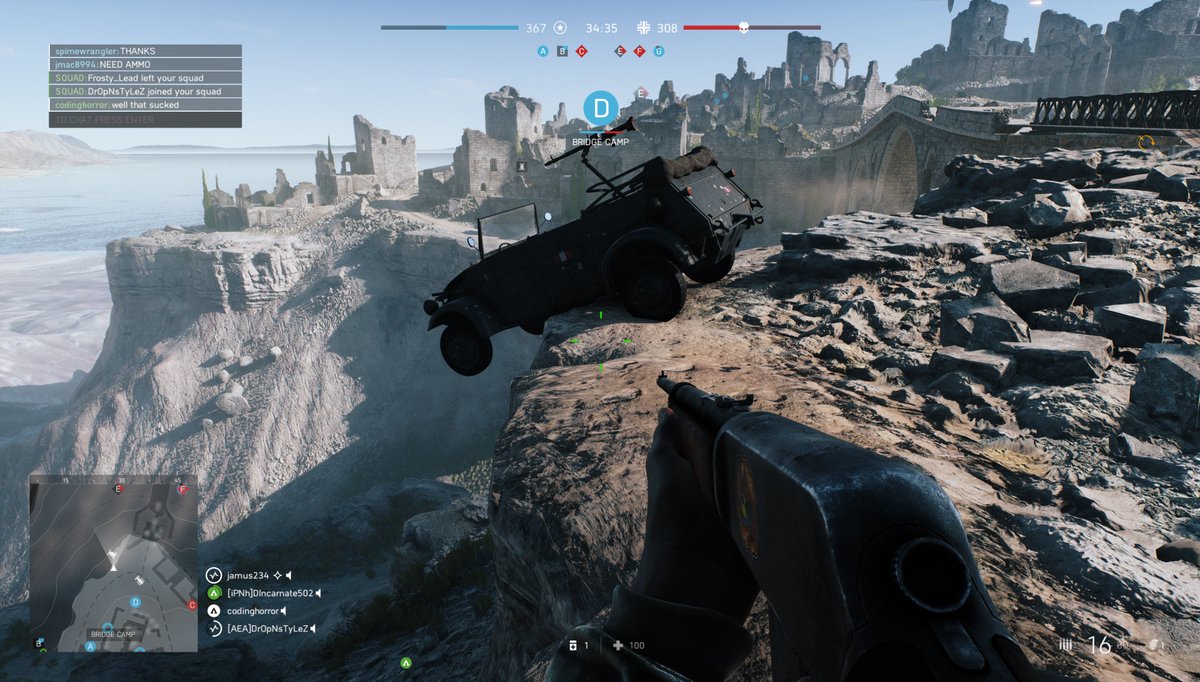Select codinghorror's chat message line

coord(145,104)
